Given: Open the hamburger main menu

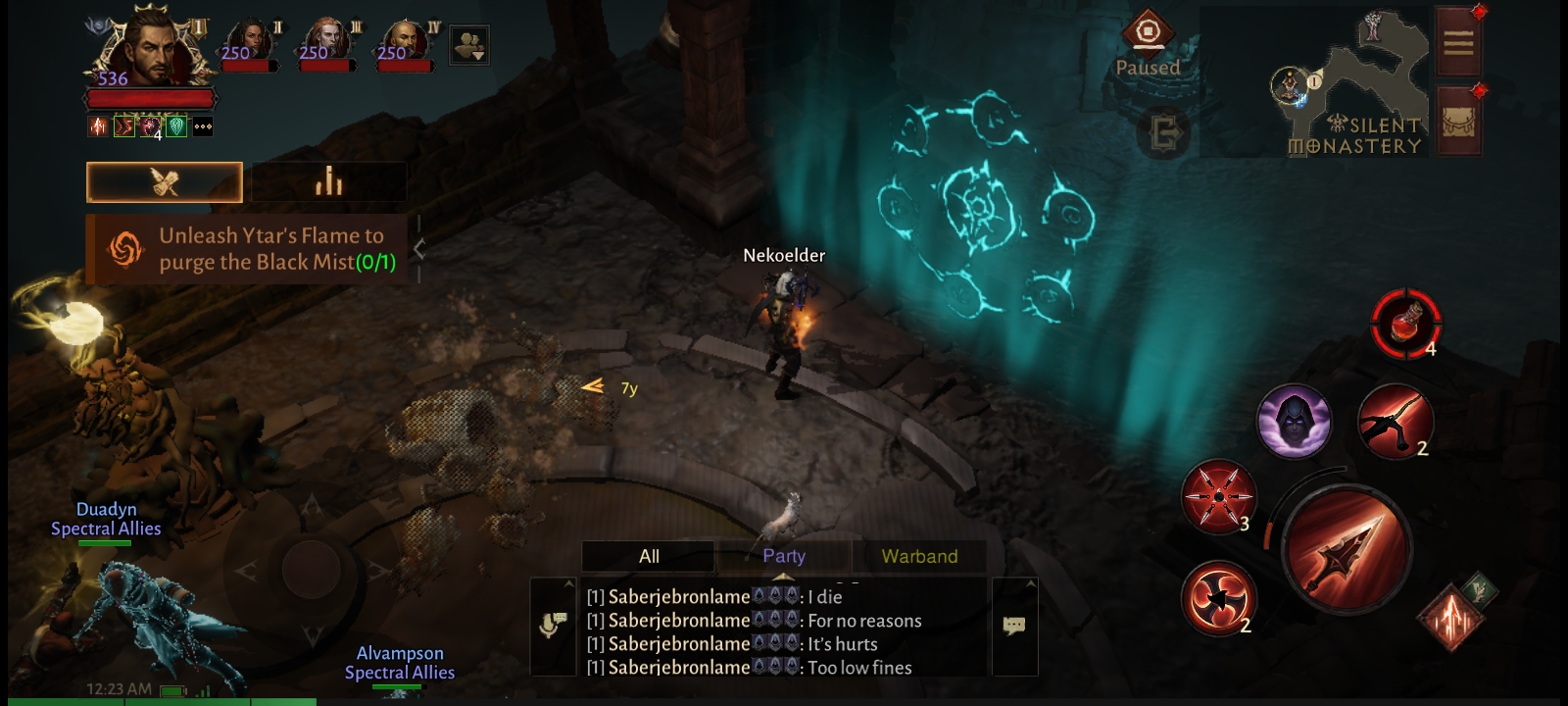Looking at the screenshot, I should [1458, 42].
